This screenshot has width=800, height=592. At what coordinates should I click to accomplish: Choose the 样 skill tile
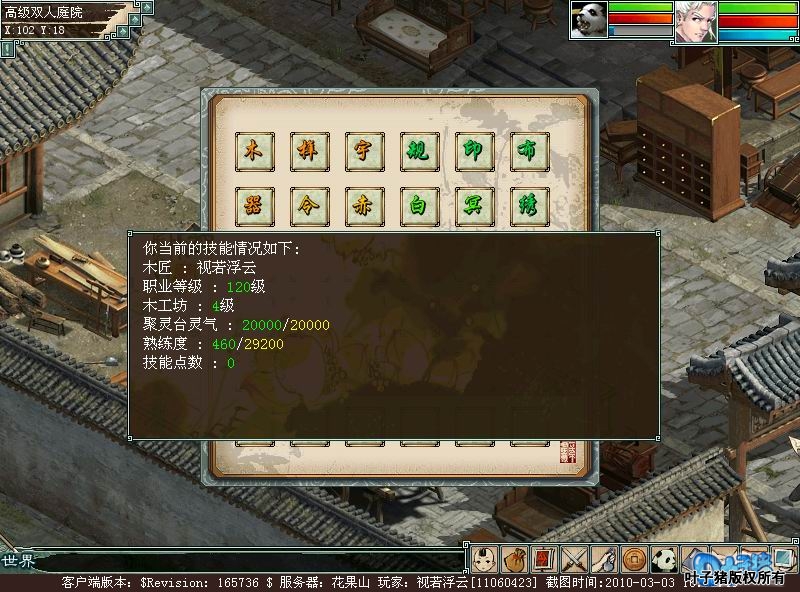tap(308, 150)
